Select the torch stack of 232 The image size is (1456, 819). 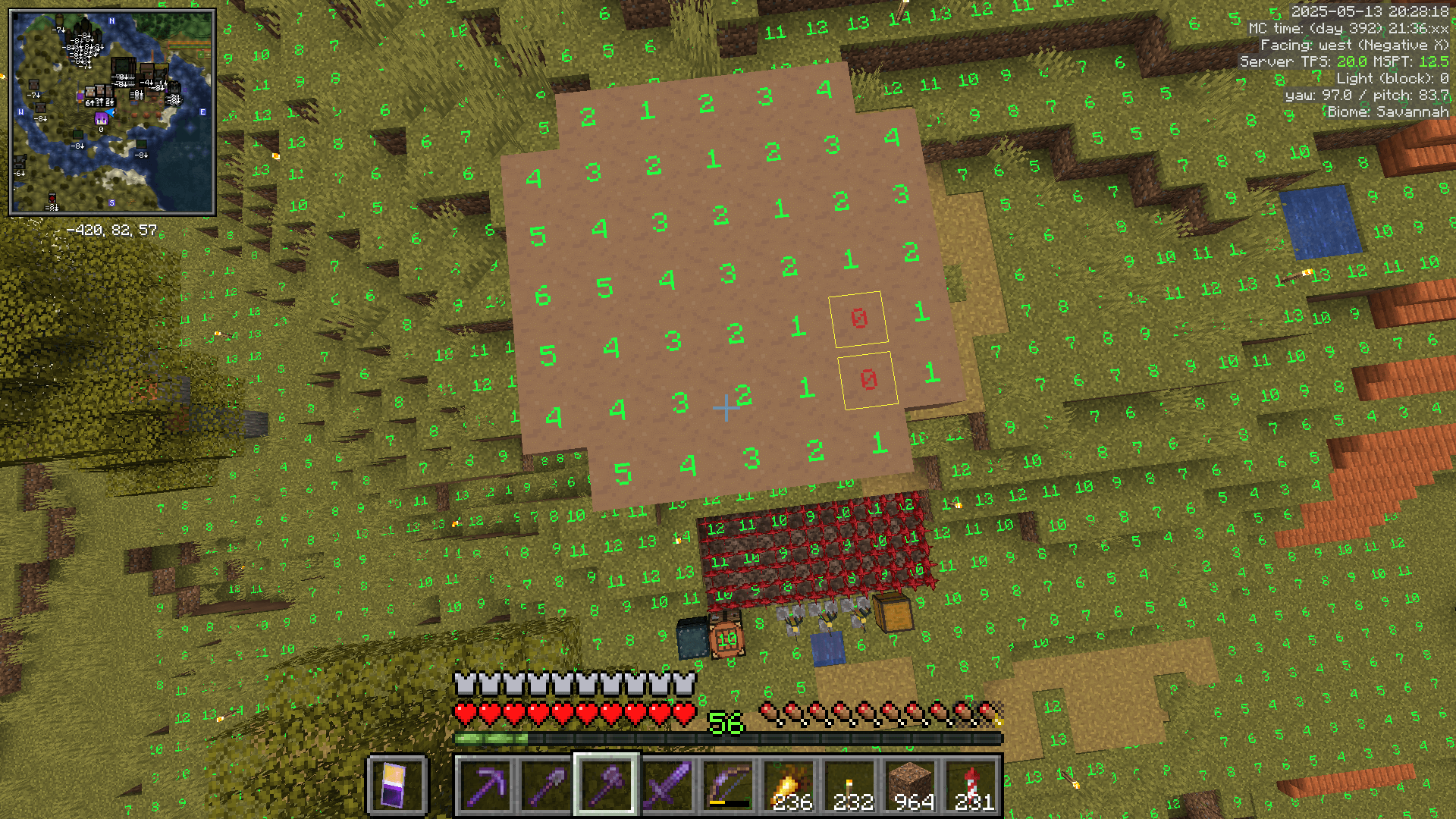(850, 785)
